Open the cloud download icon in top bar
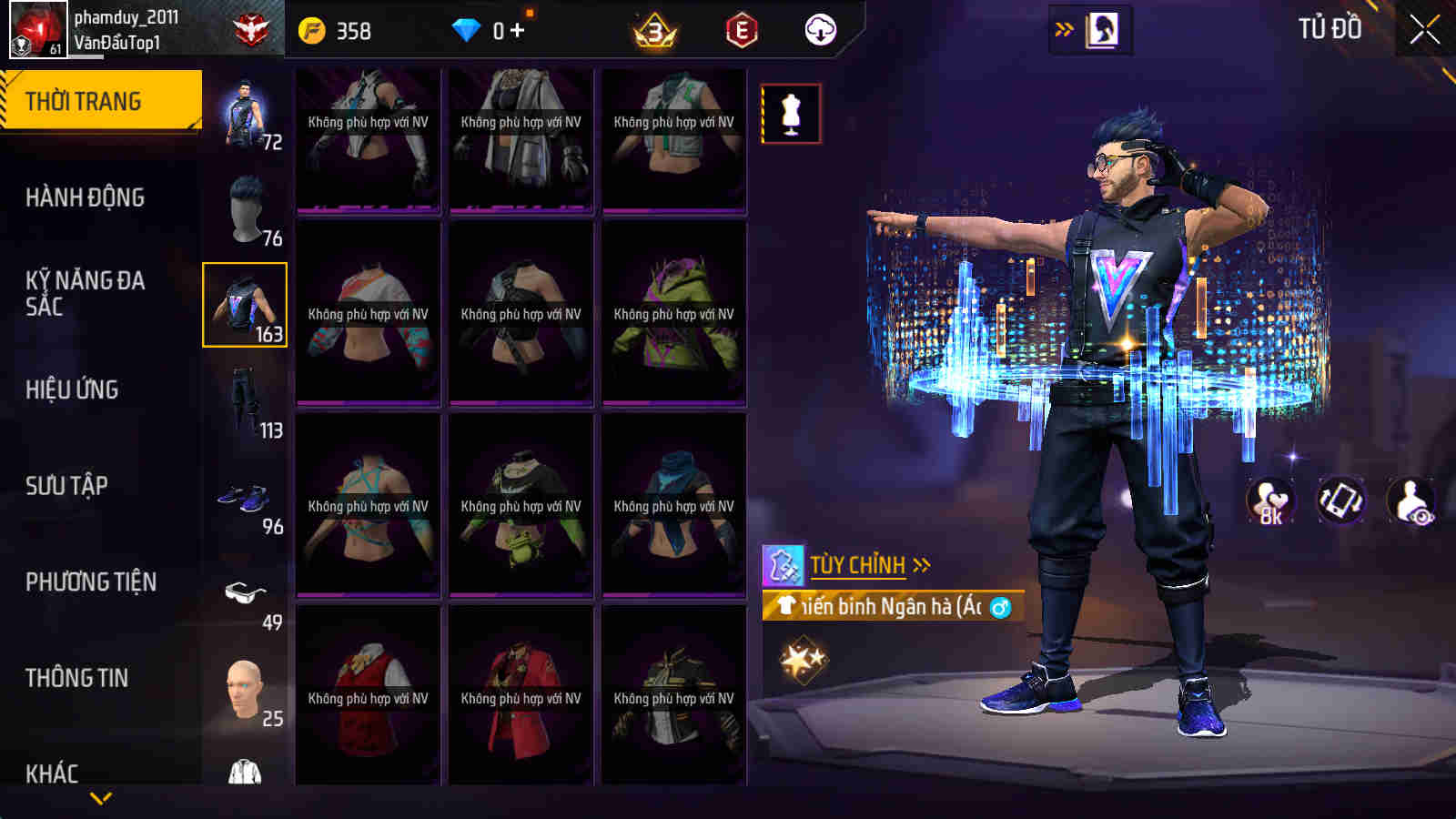This screenshot has width=1456, height=819. click(x=821, y=28)
